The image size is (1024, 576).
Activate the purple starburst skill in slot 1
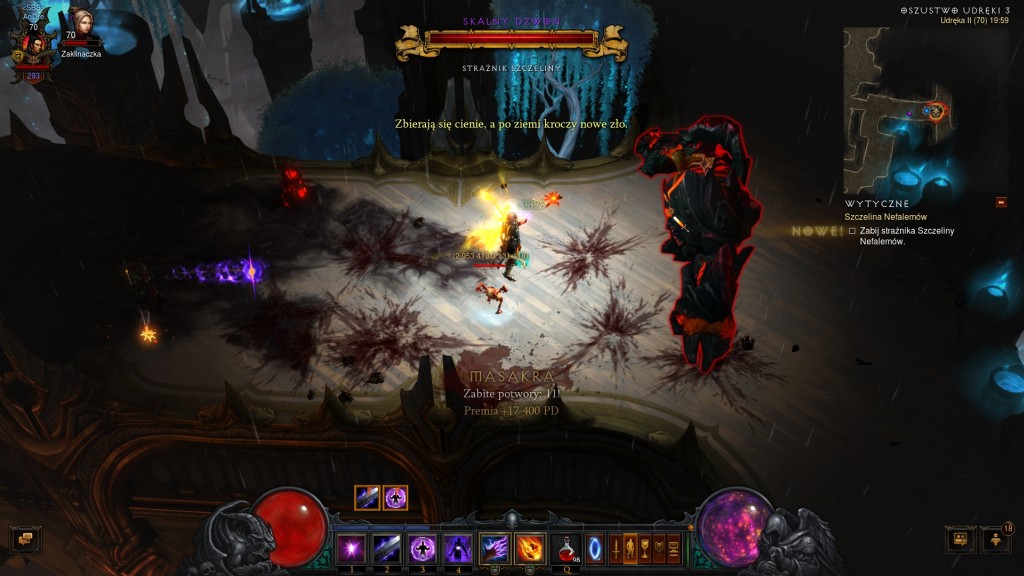pos(351,548)
